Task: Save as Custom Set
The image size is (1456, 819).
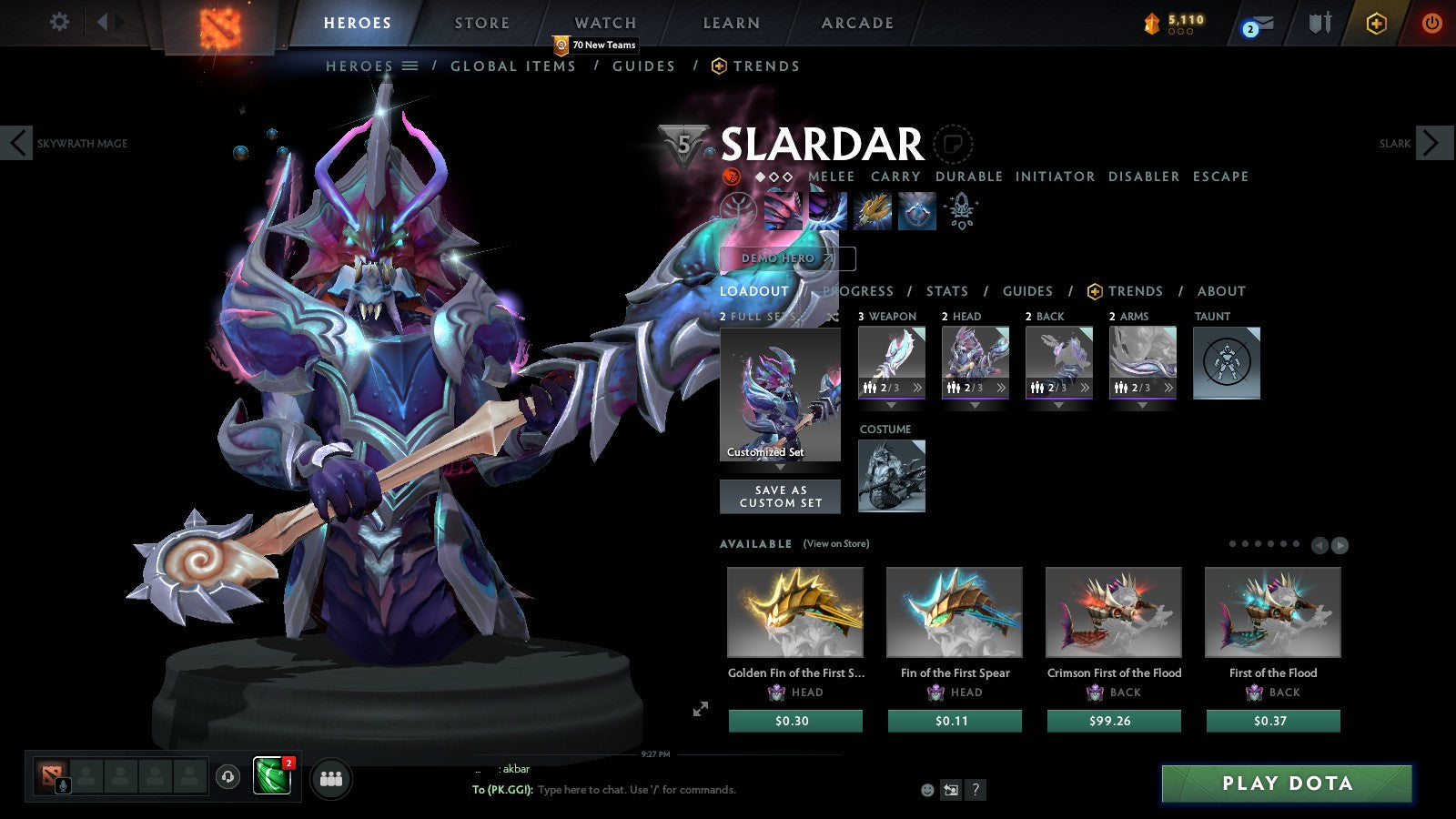Action: (780, 496)
